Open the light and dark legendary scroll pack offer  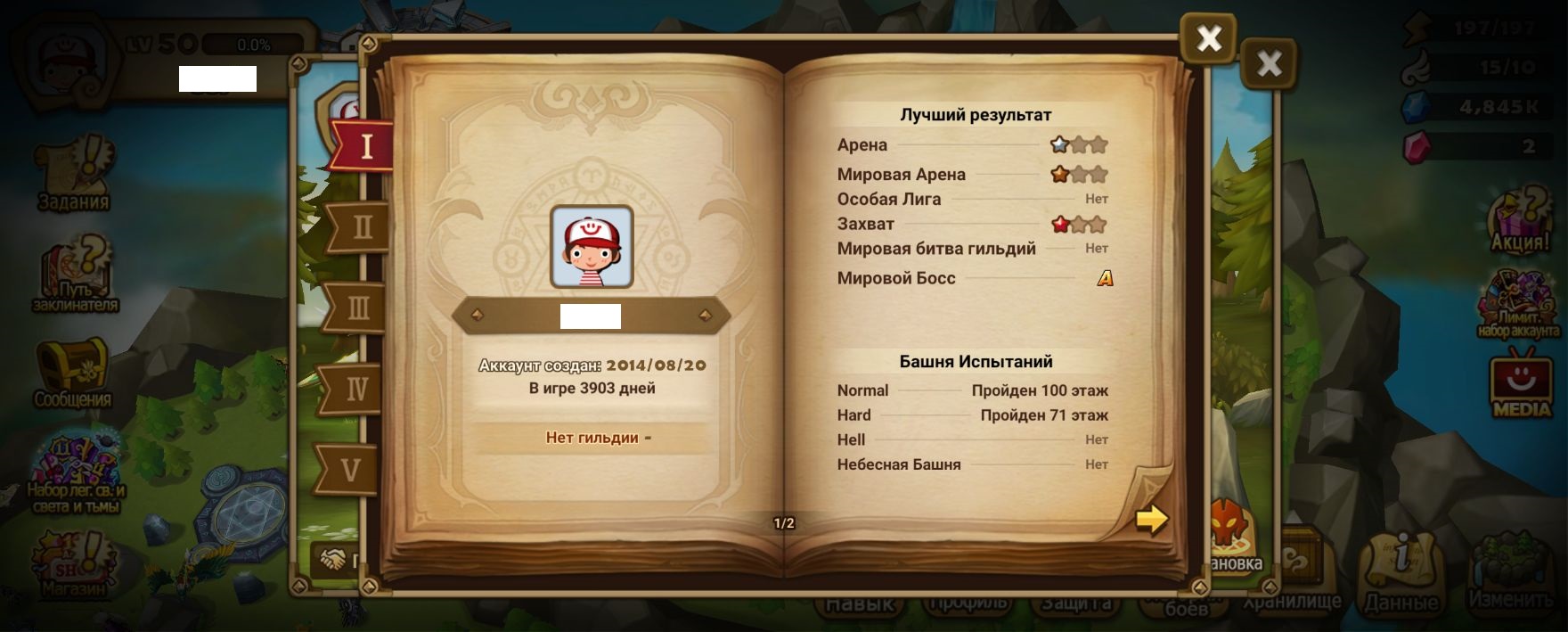tap(76, 472)
